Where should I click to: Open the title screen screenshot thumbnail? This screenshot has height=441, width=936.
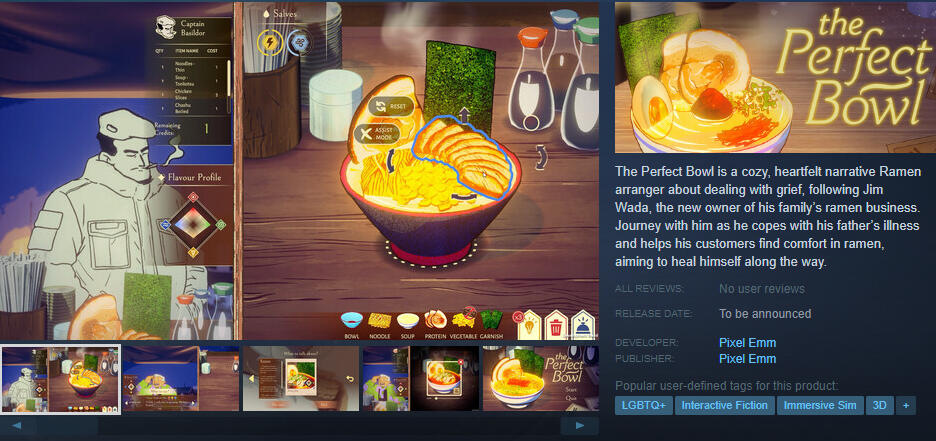click(x=541, y=378)
